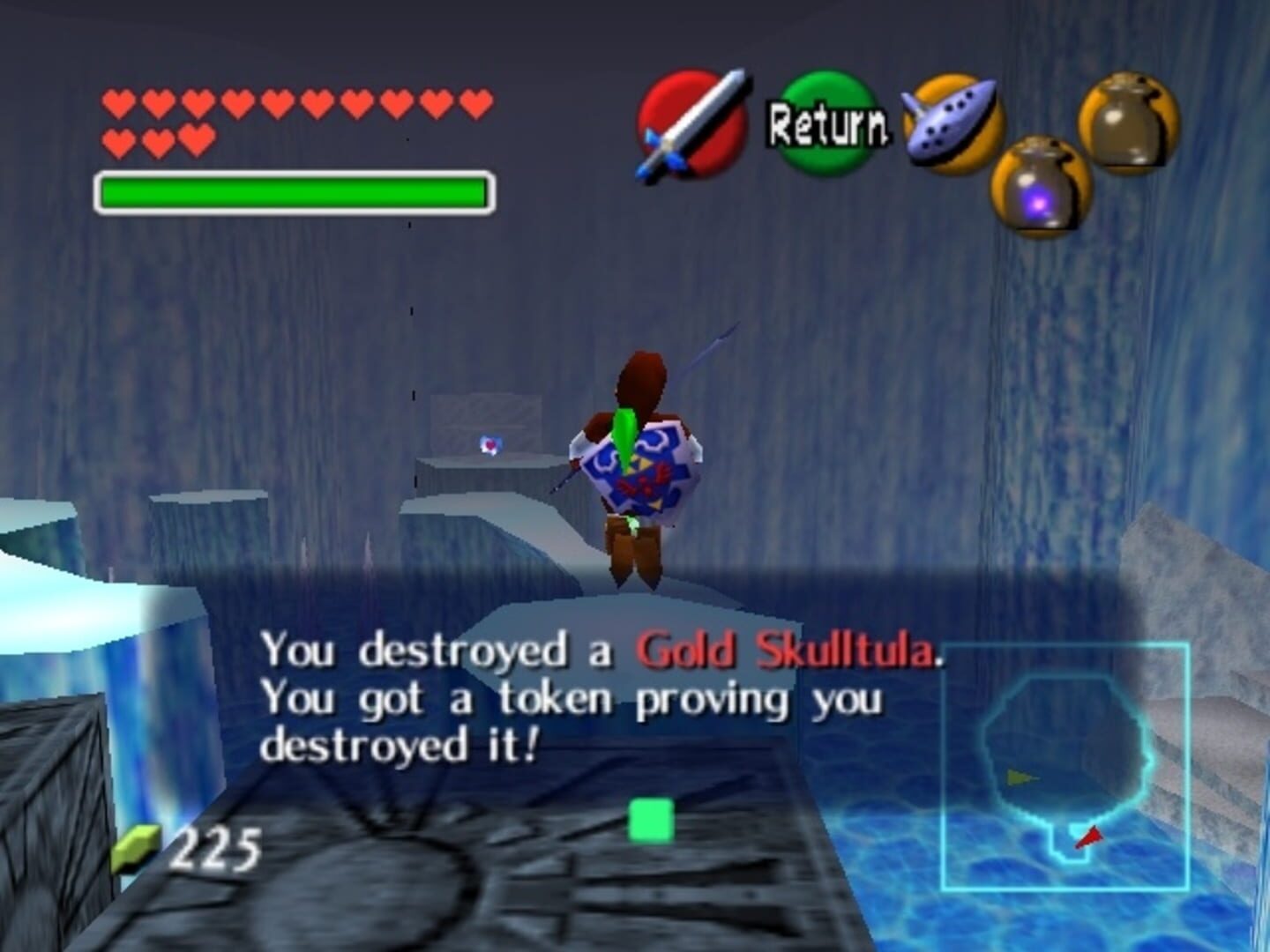Click the purple glow inside the Poe bottle

(x=1039, y=204)
